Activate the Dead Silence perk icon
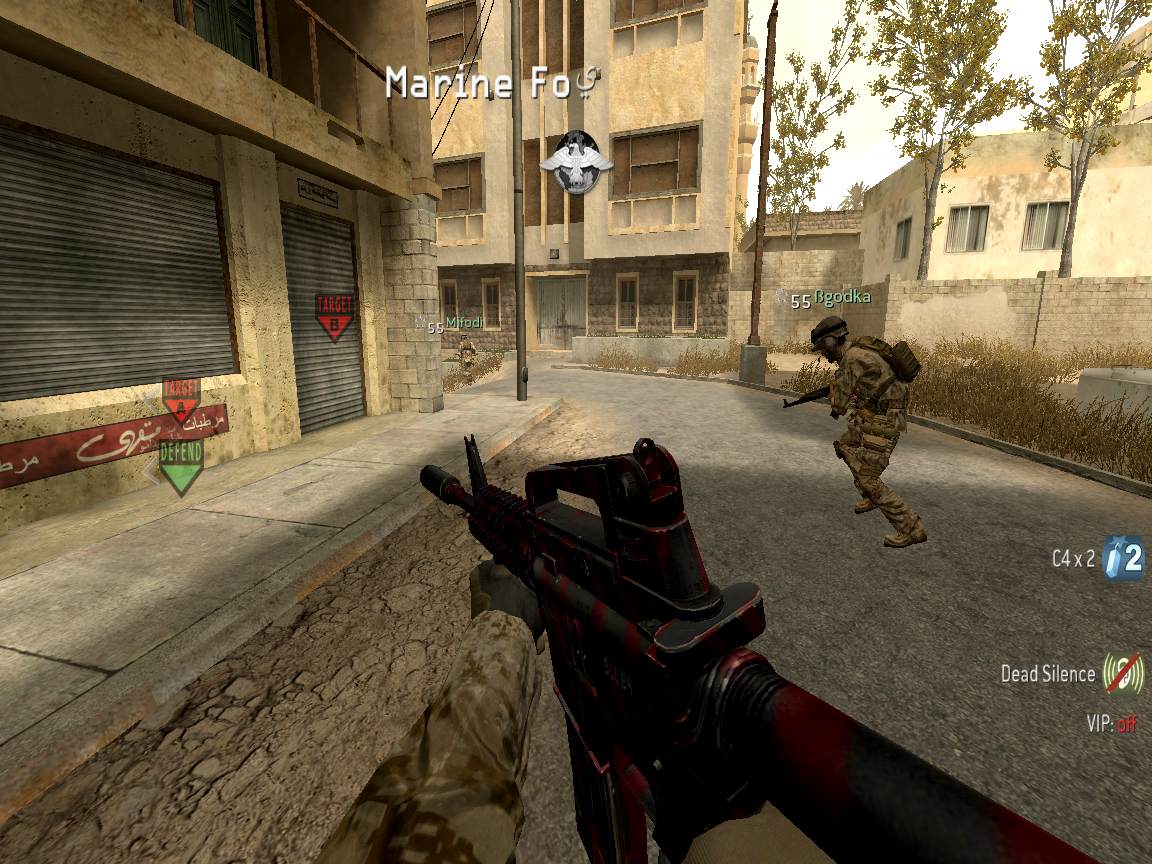This screenshot has height=864, width=1152. pyautogui.click(x=1124, y=674)
